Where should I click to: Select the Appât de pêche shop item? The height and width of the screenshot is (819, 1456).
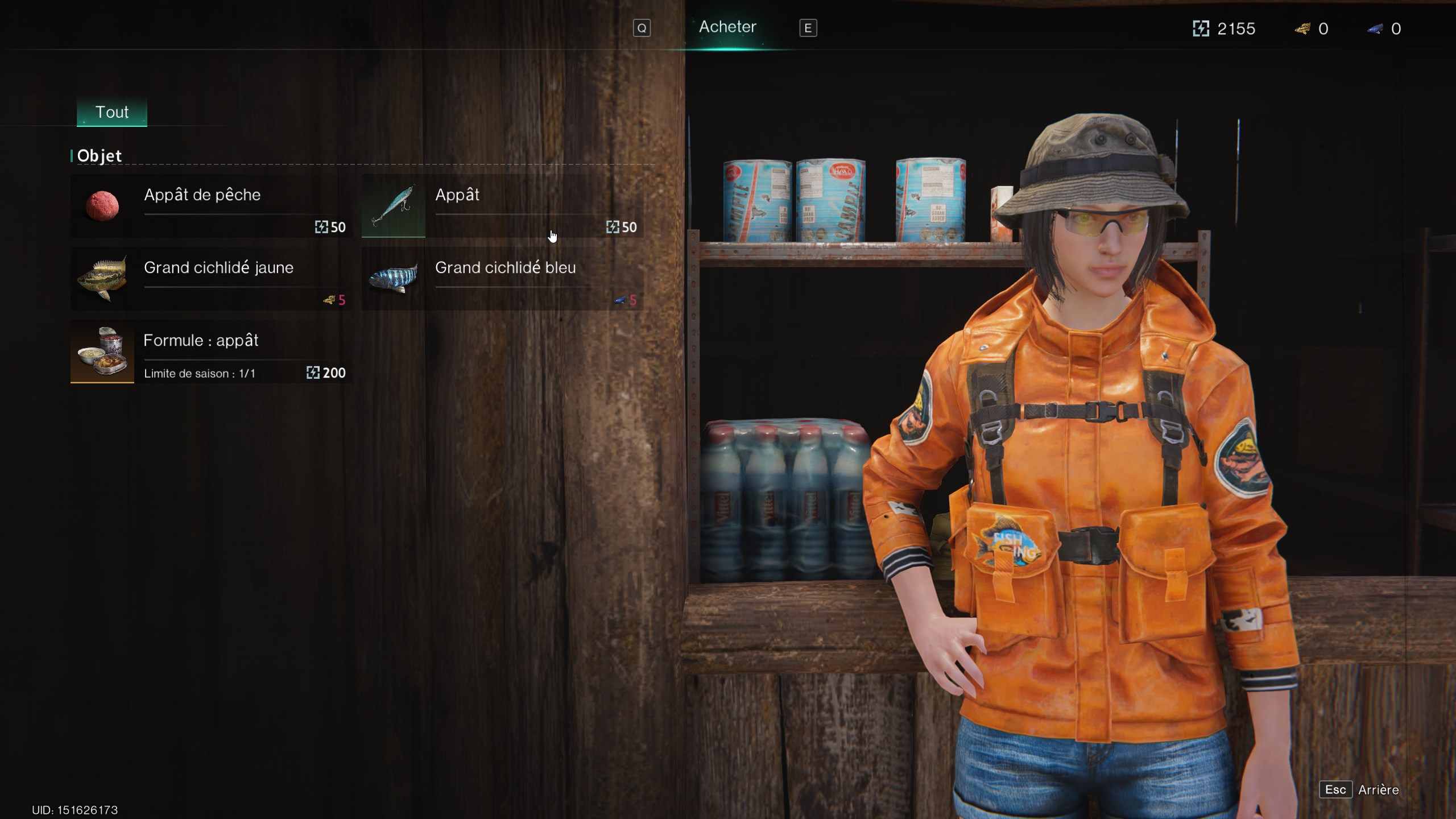point(210,206)
